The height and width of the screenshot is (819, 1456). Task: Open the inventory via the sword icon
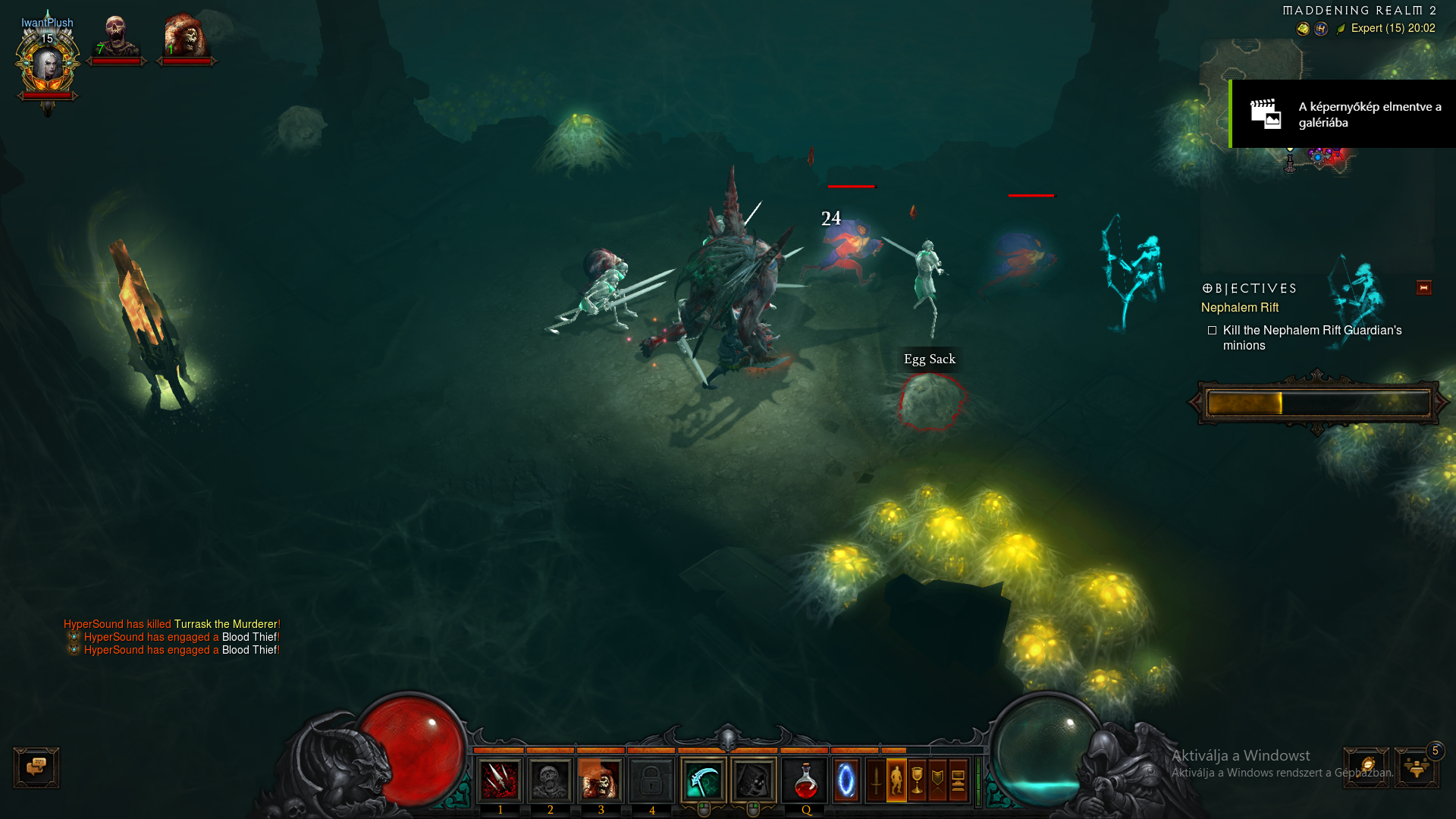[876, 780]
